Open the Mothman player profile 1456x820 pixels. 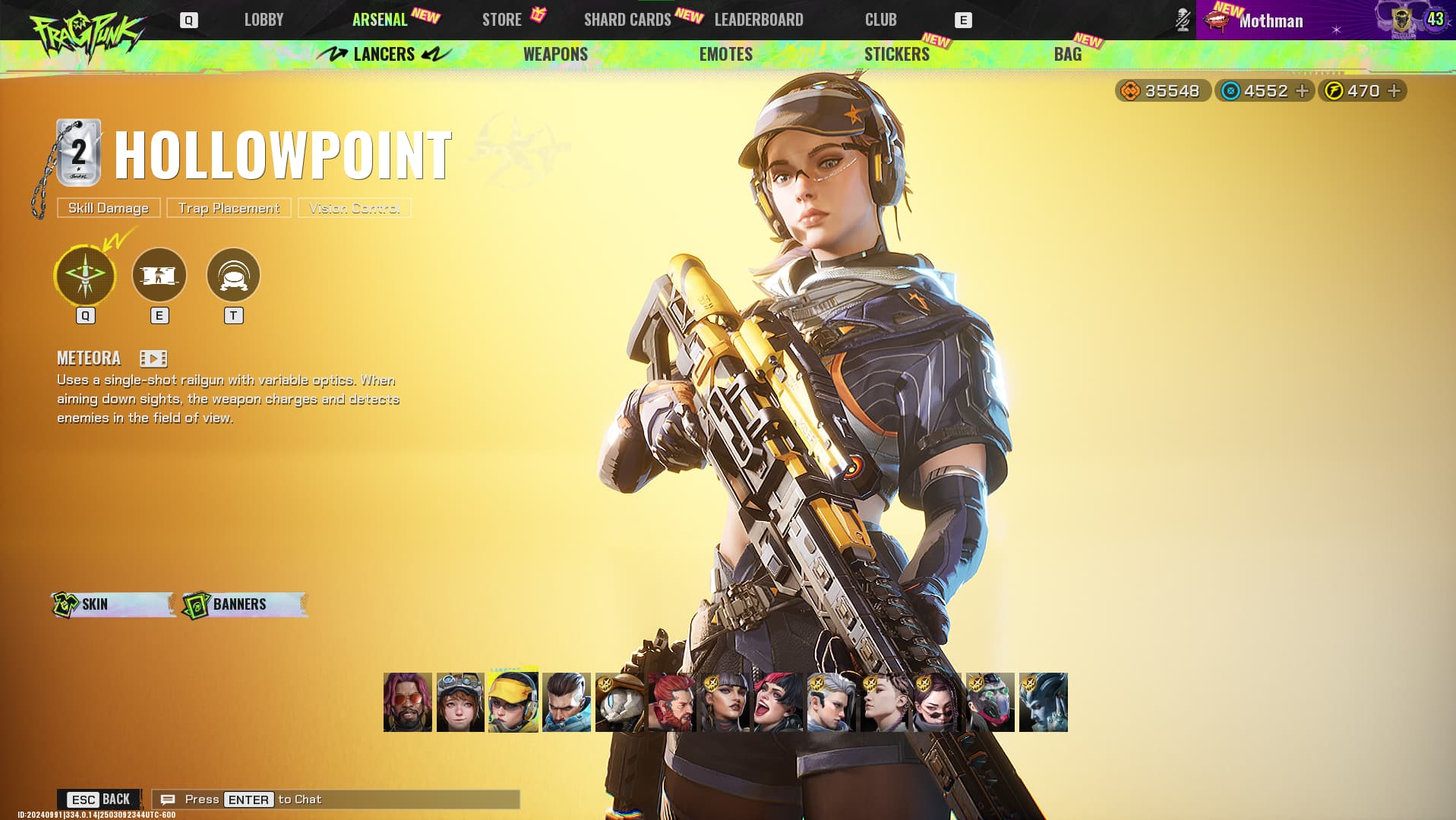click(x=1271, y=20)
